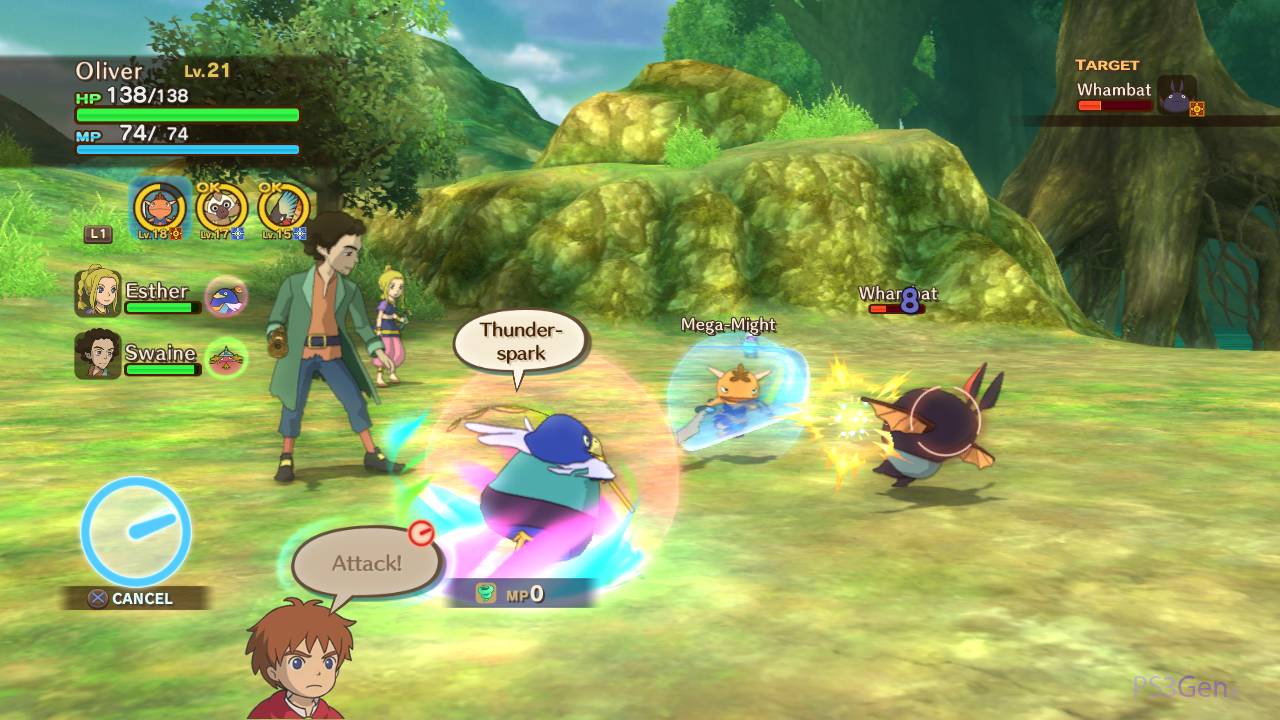The width and height of the screenshot is (1280, 720).
Task: Click Swaine's red familiar icon
Action: click(x=226, y=357)
